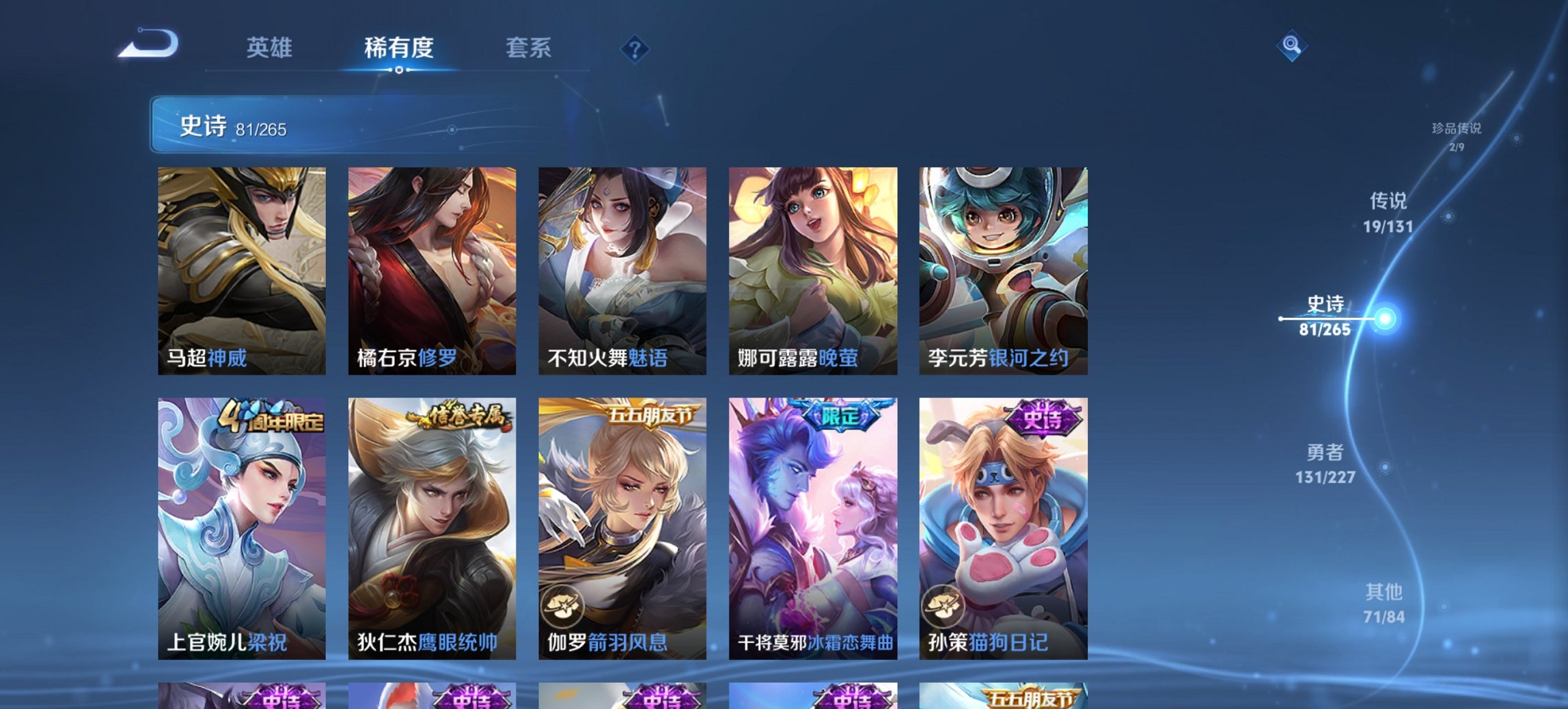Open the help question mark icon
Image resolution: width=1568 pixels, height=709 pixels.
pos(635,49)
